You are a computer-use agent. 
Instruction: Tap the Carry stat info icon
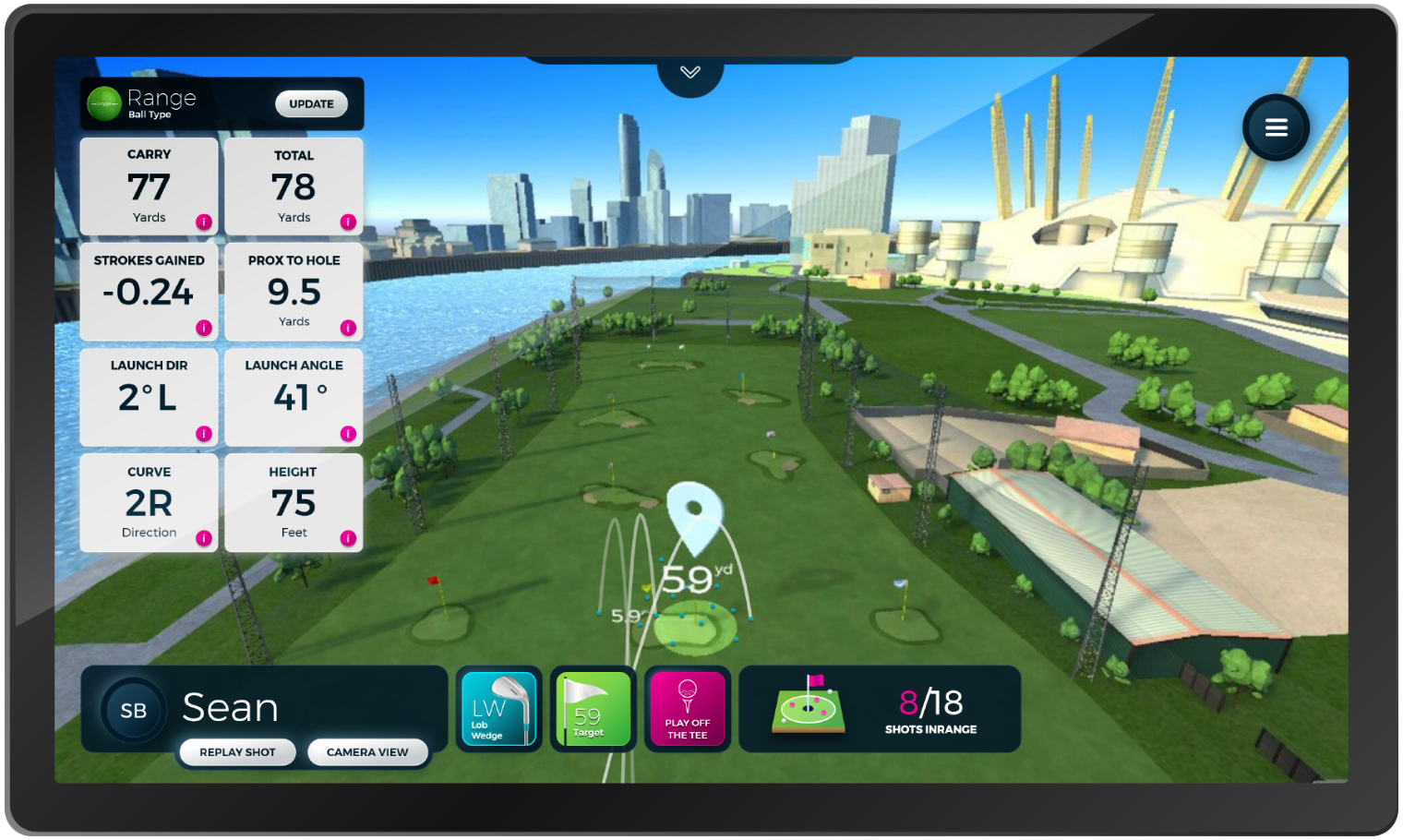202,222
